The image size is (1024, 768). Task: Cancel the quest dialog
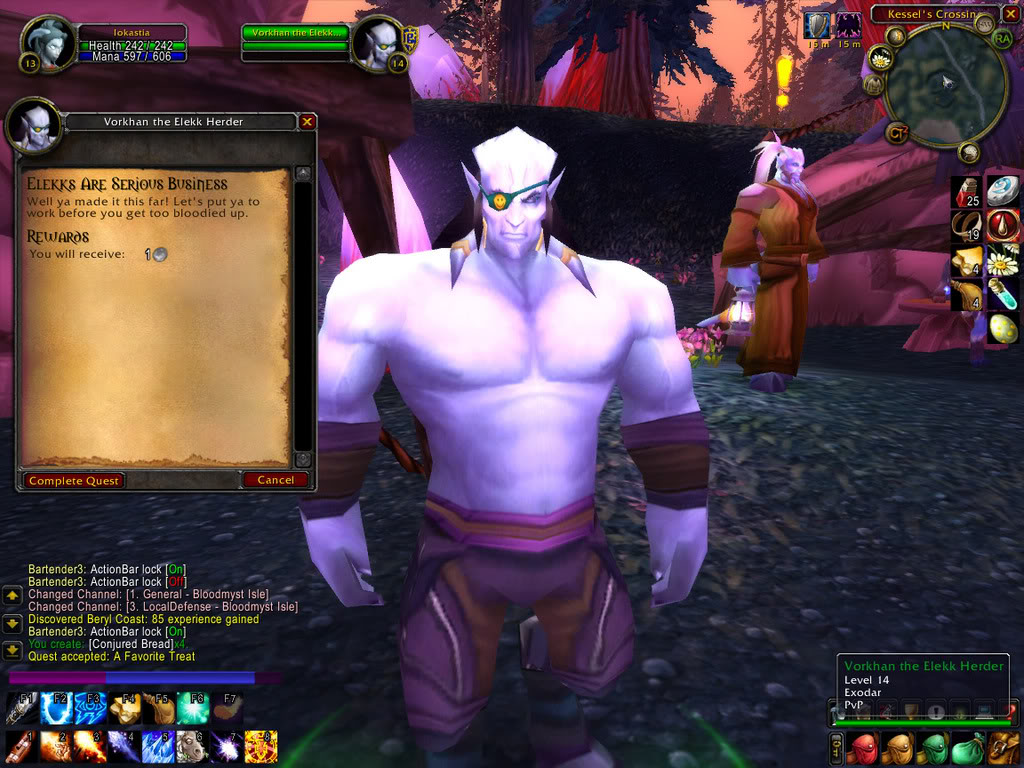275,480
